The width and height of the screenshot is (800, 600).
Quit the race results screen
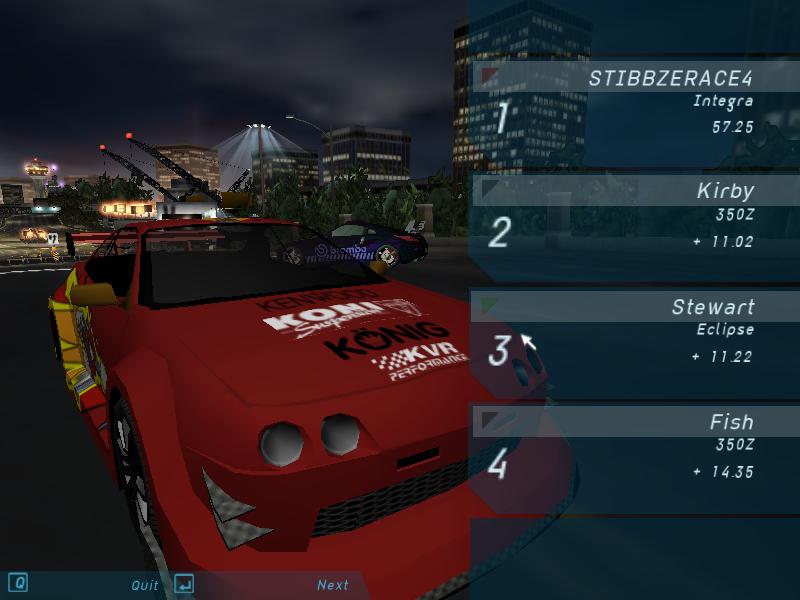145,585
